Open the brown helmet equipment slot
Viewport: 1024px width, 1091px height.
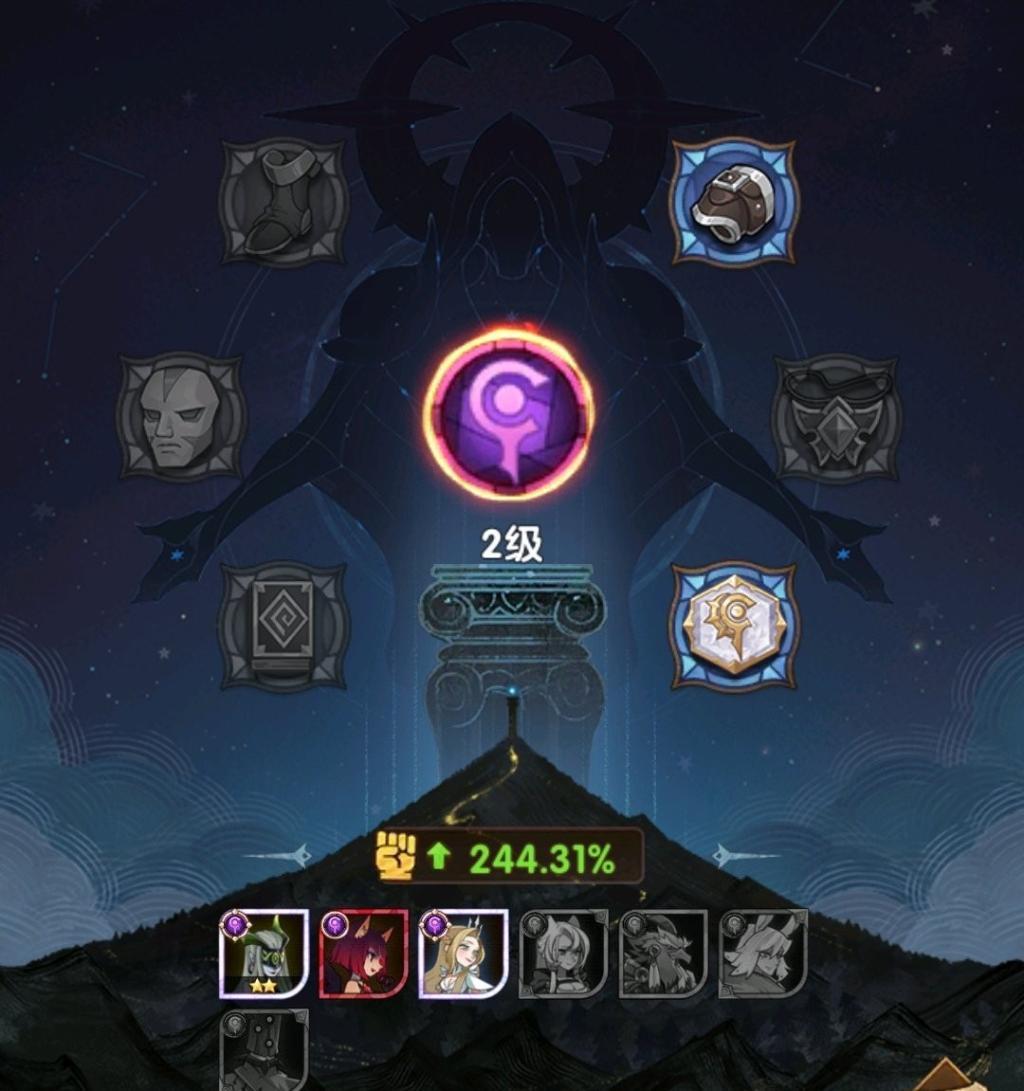click(734, 202)
